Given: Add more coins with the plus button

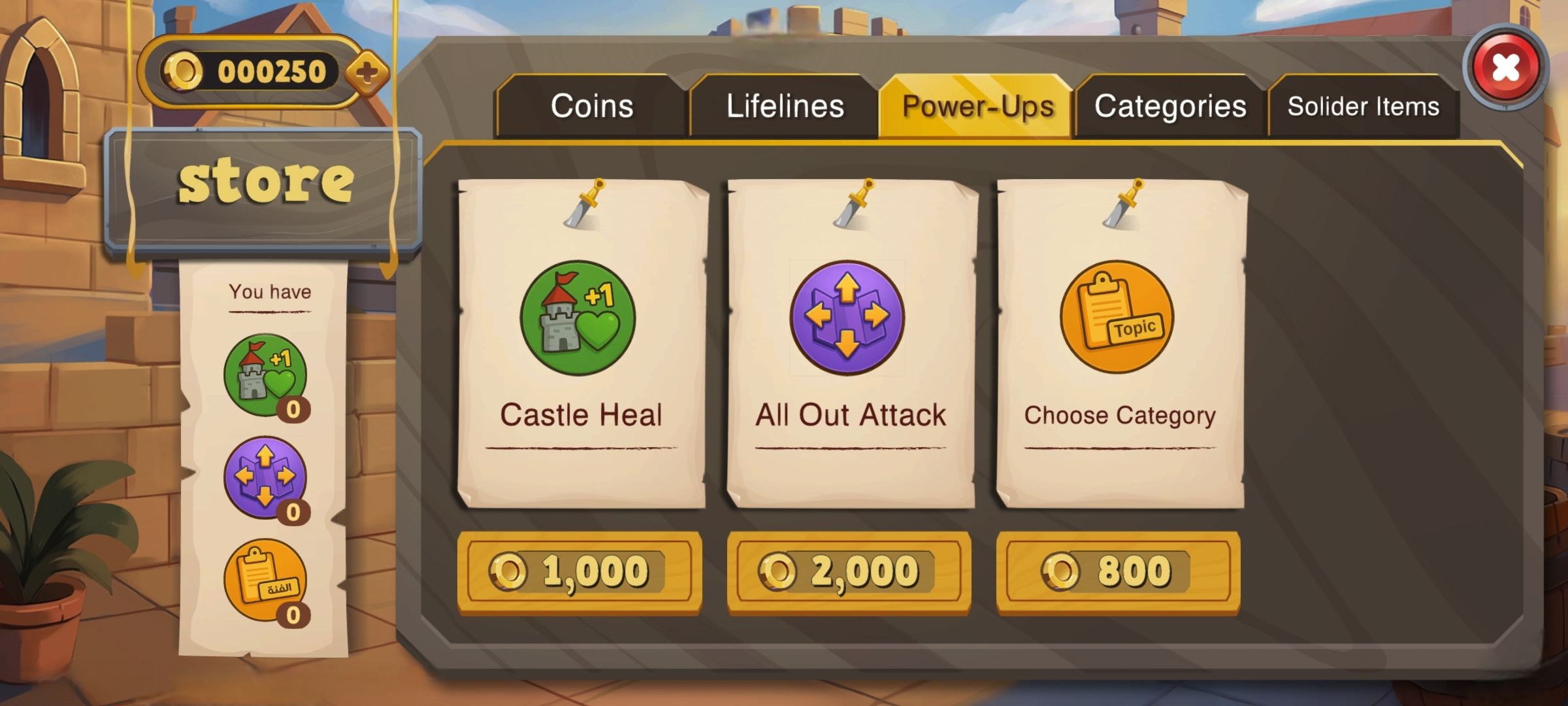Looking at the screenshot, I should click(367, 72).
